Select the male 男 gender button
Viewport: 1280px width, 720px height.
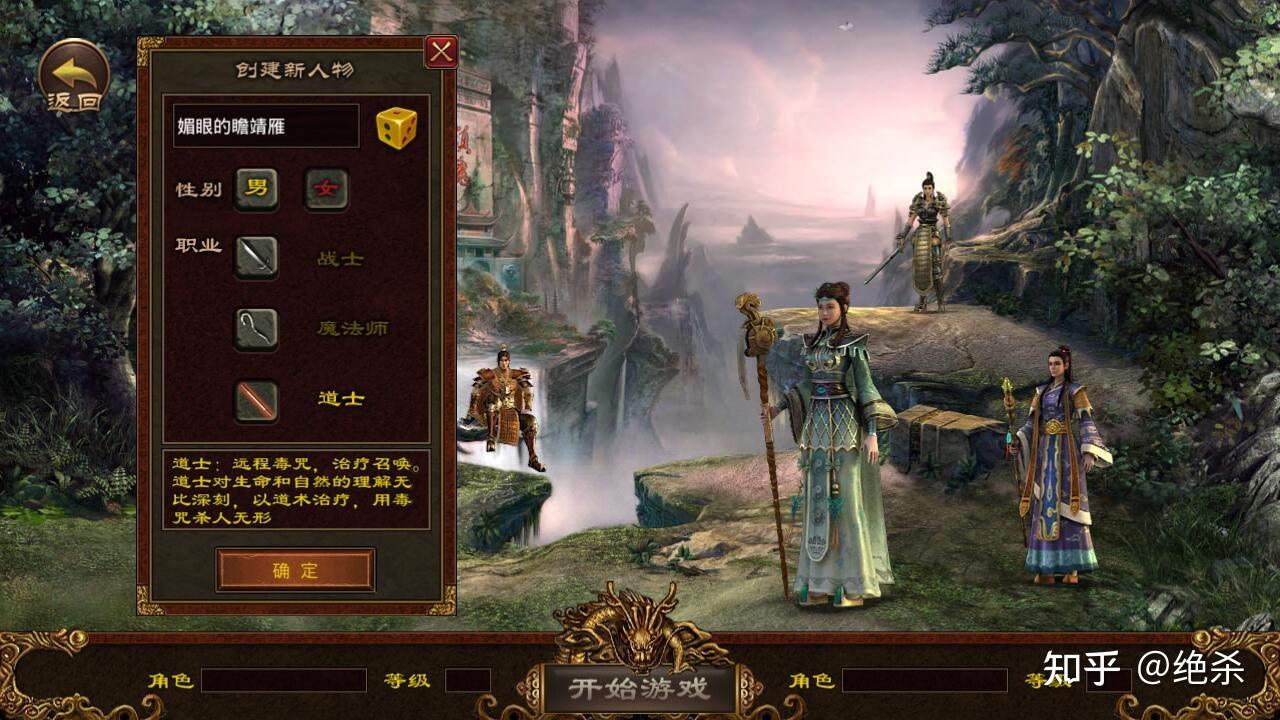(257, 189)
